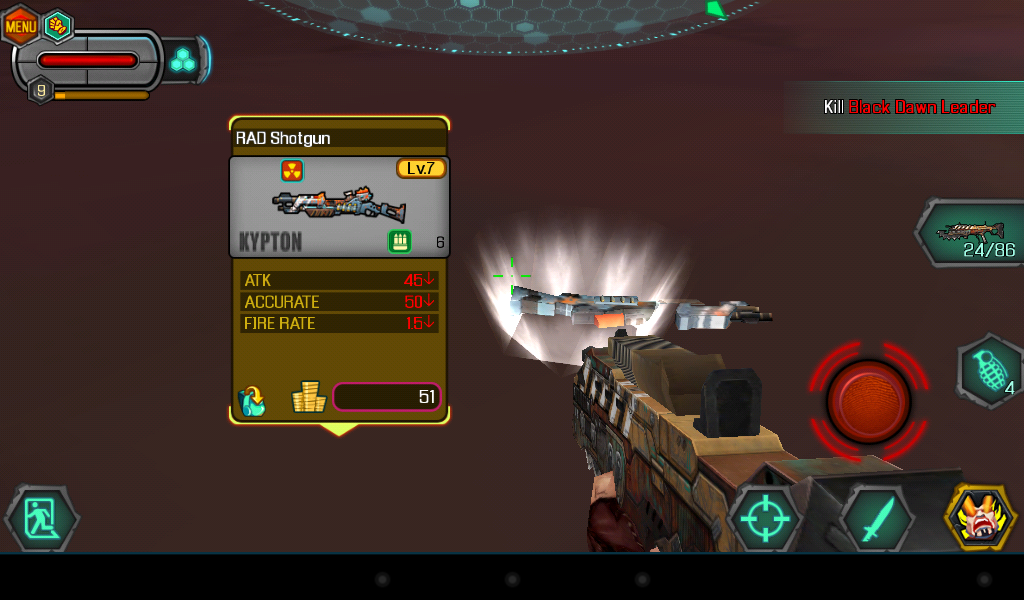Viewport: 1024px width, 600px height.
Task: Tap the fist icon beside MENU
Action: [58, 26]
